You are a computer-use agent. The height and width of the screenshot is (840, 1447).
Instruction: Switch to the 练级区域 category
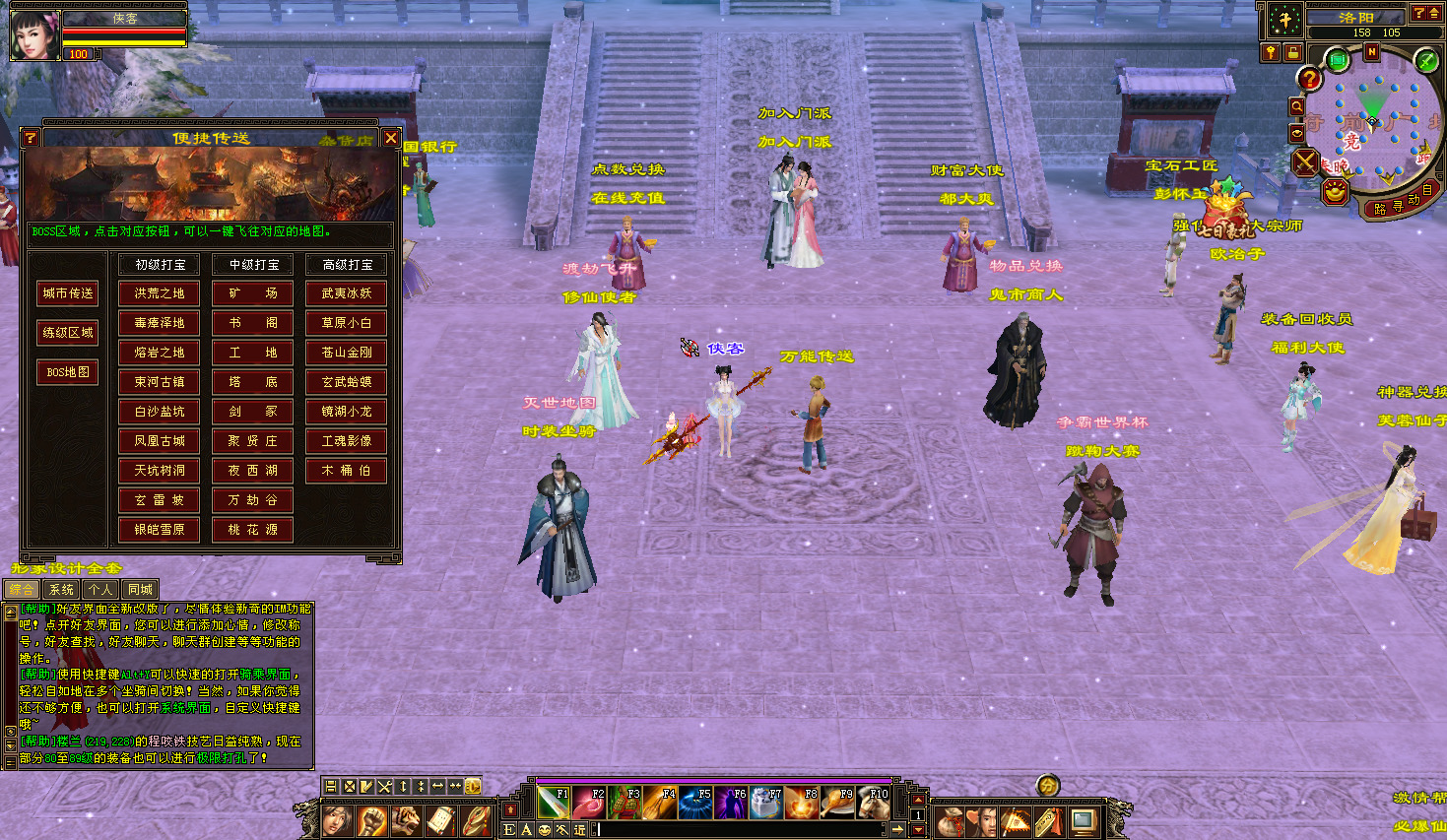click(68, 333)
